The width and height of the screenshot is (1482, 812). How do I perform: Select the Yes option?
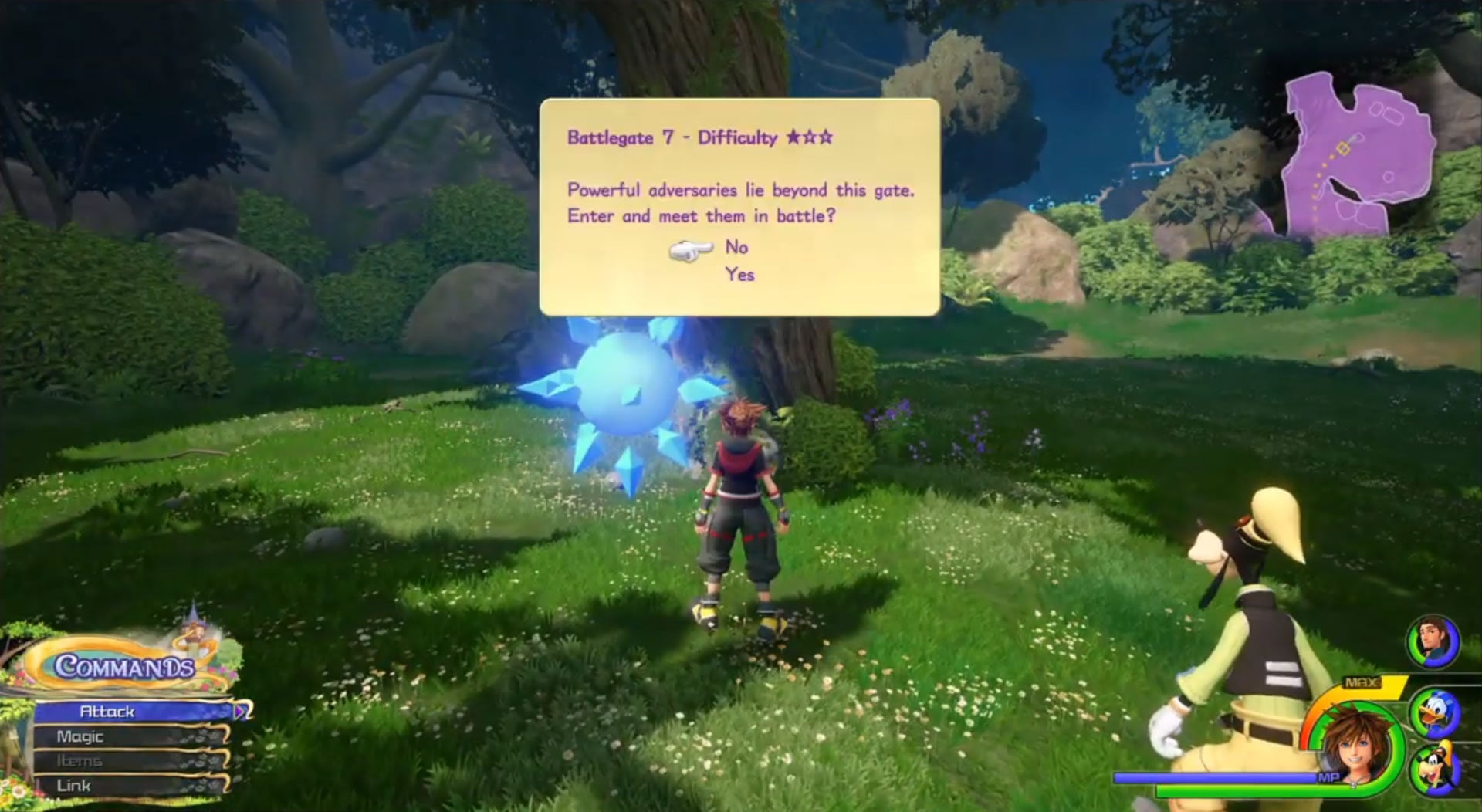[739, 273]
